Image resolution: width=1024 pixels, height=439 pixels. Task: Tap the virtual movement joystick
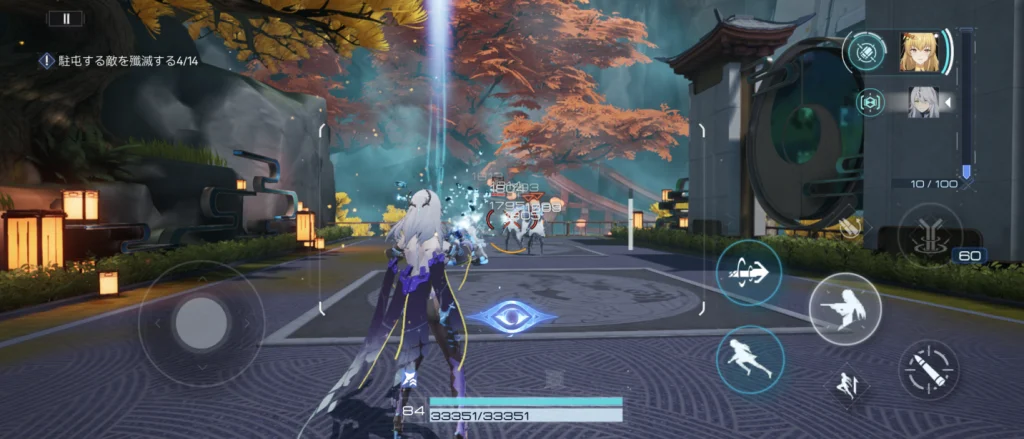[x=201, y=322]
